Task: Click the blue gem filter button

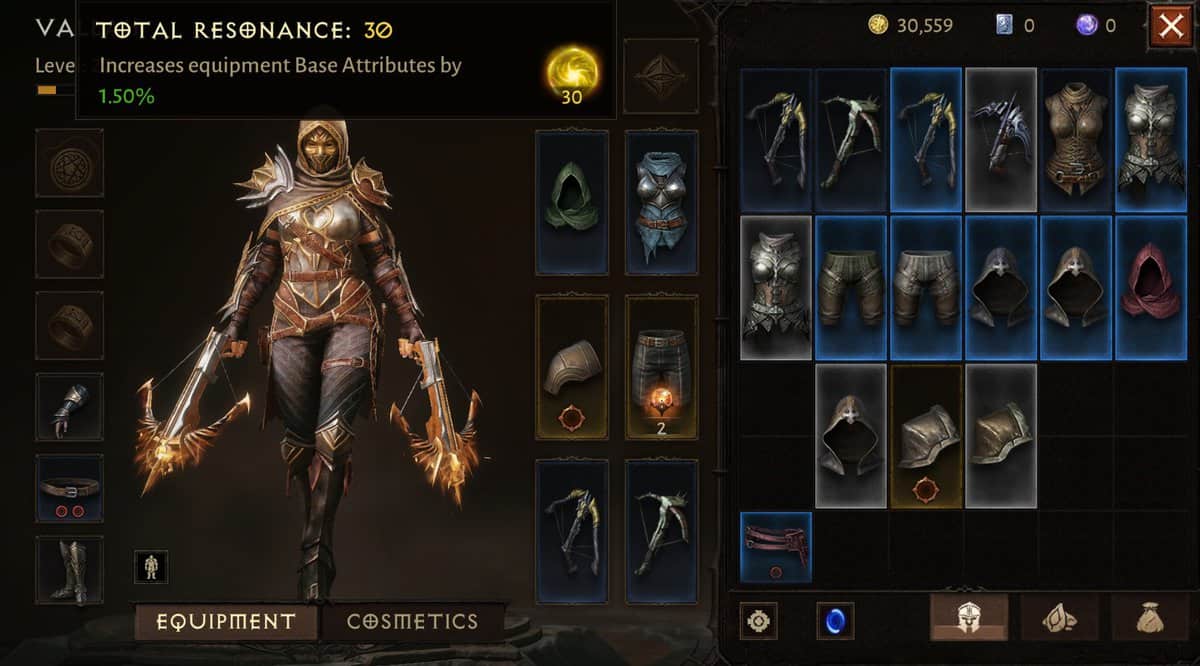Action: click(x=835, y=621)
